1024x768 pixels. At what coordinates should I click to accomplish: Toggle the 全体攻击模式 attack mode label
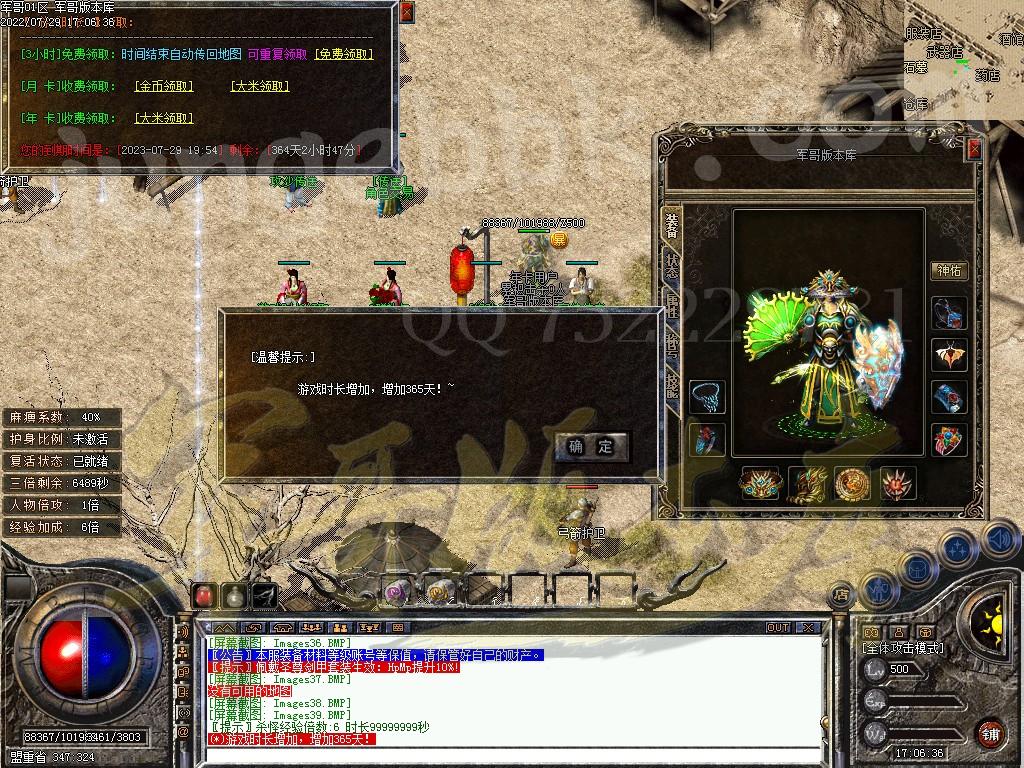click(902, 648)
